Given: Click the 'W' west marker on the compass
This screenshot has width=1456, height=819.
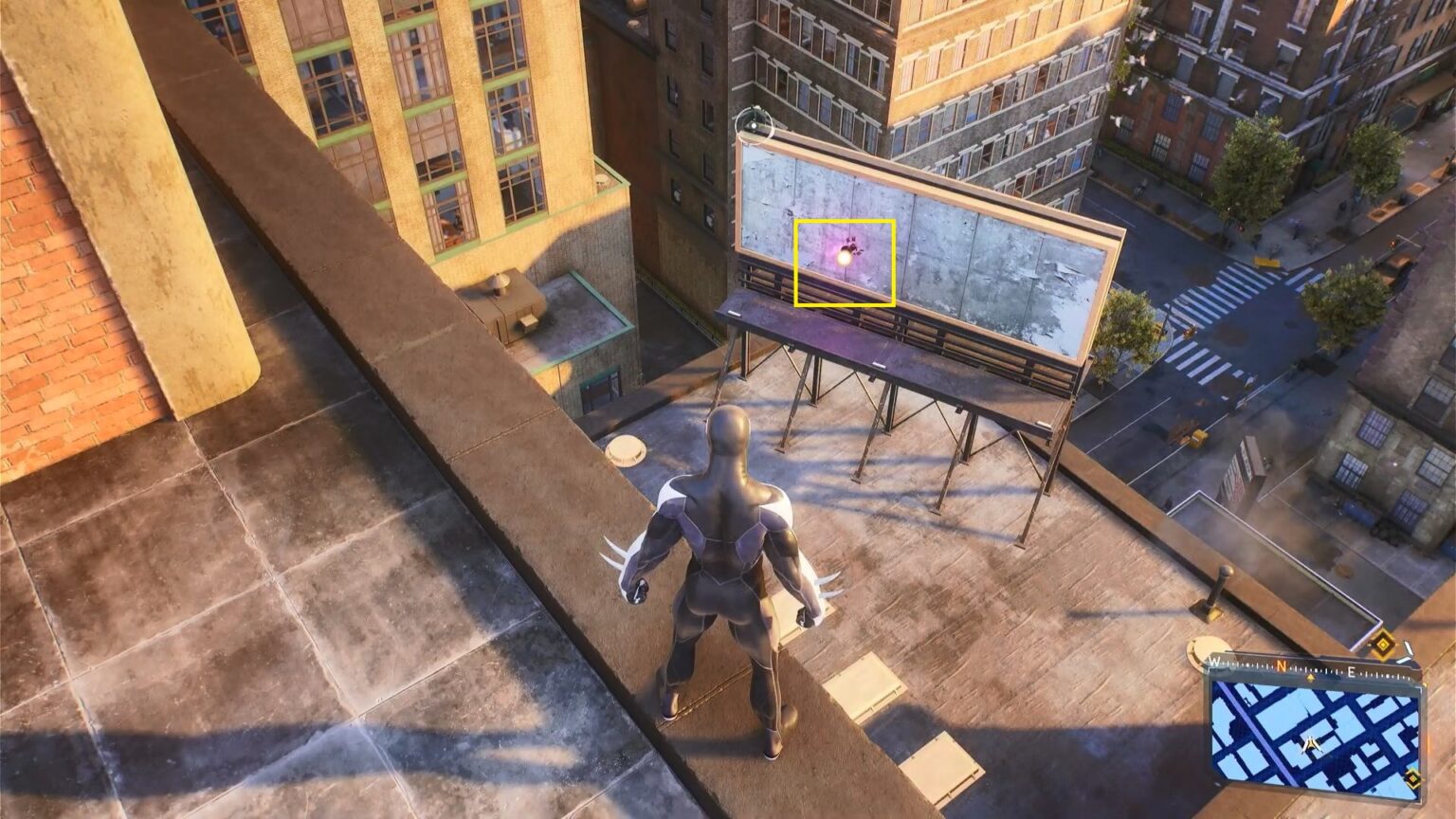Looking at the screenshot, I should point(1213,662).
